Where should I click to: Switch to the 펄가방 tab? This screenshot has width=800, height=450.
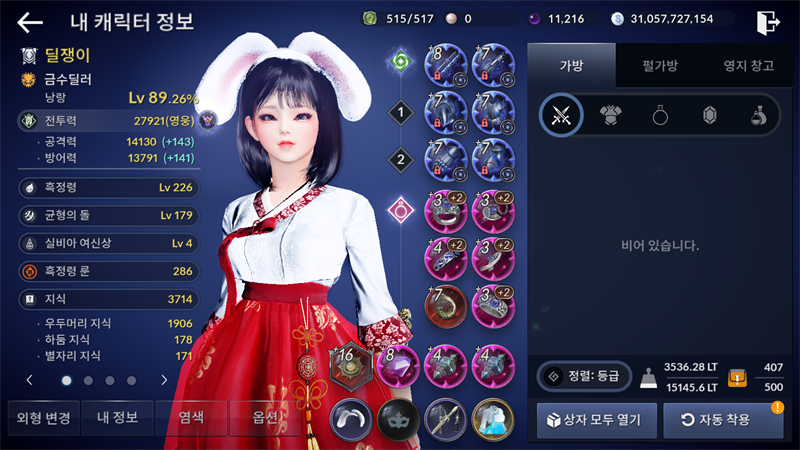[660, 67]
